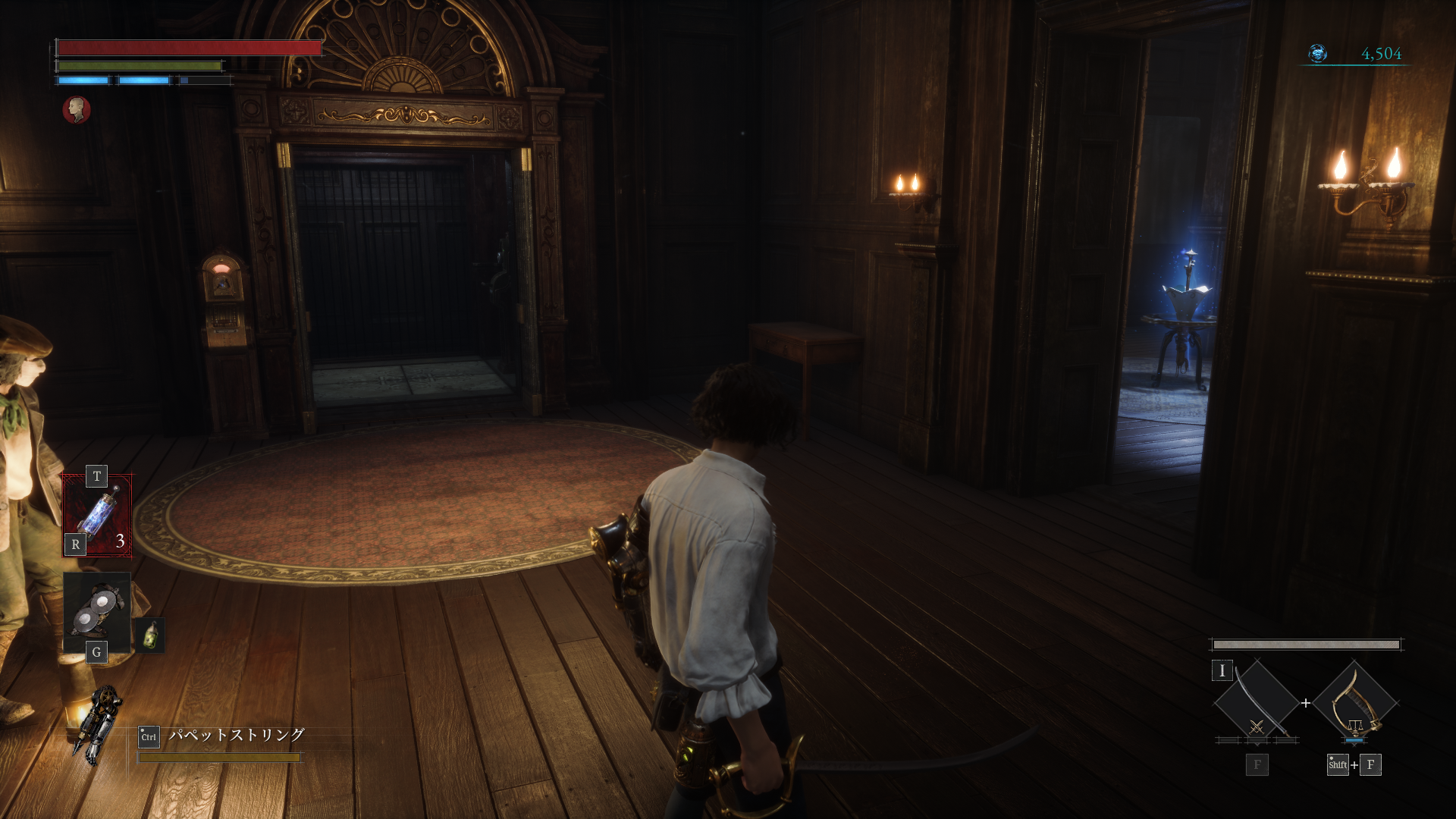Pick the small green bottle item icon
The height and width of the screenshot is (819, 1456).
[x=151, y=635]
